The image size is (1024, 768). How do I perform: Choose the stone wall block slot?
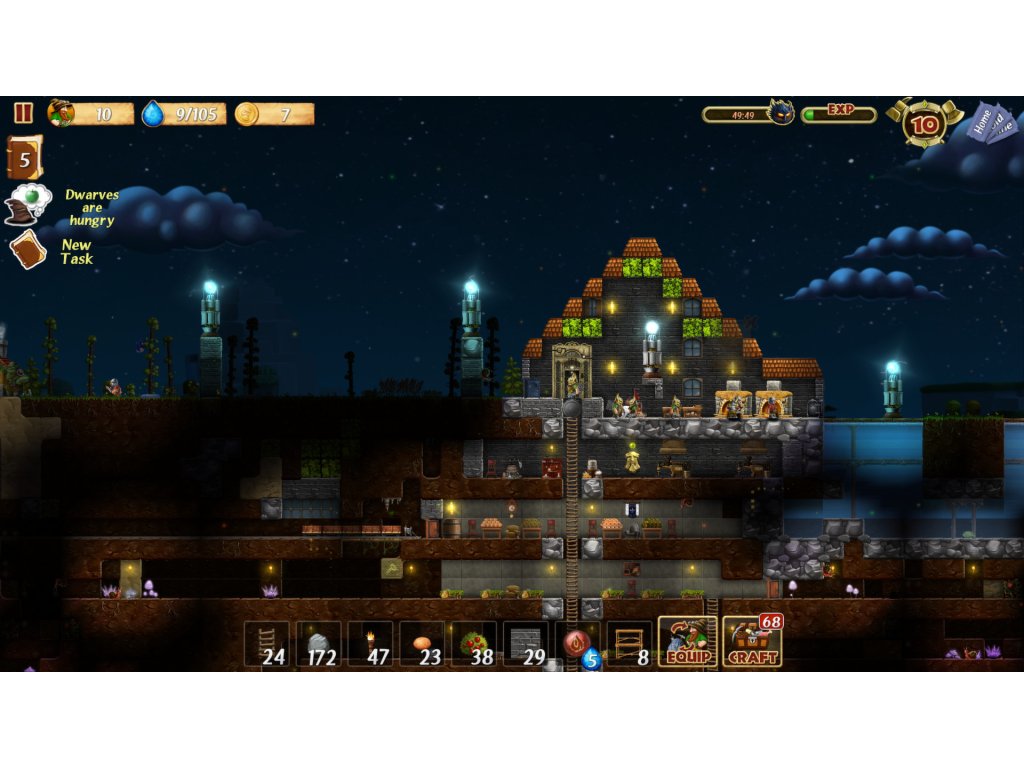coord(526,644)
